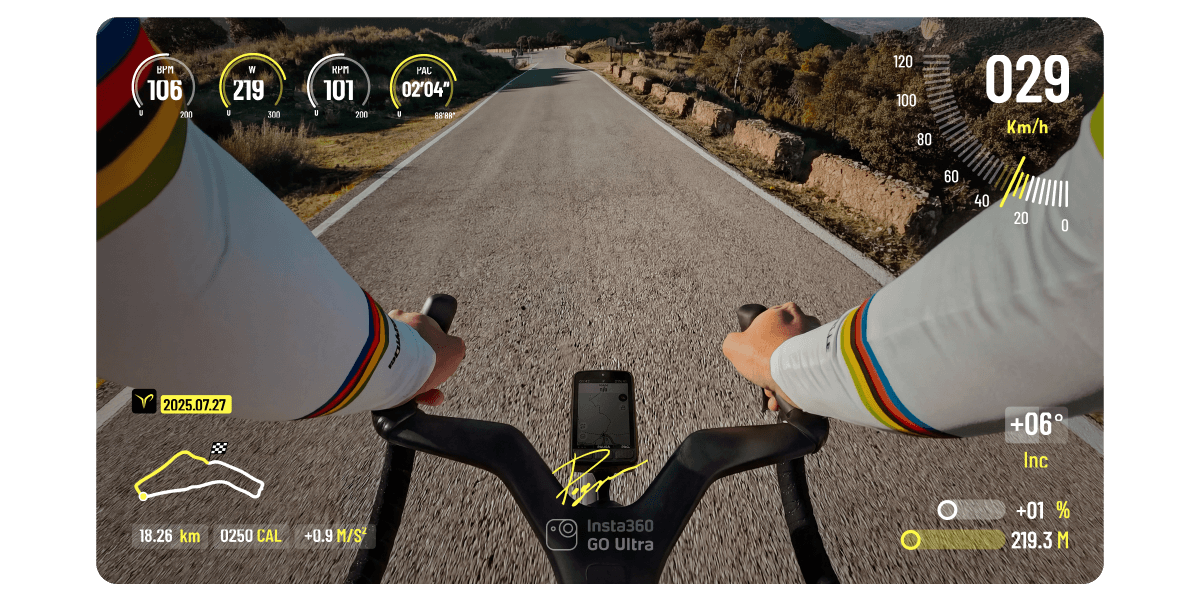Select the checkered finish flag on route
This screenshot has width=1200, height=602.
219,448
